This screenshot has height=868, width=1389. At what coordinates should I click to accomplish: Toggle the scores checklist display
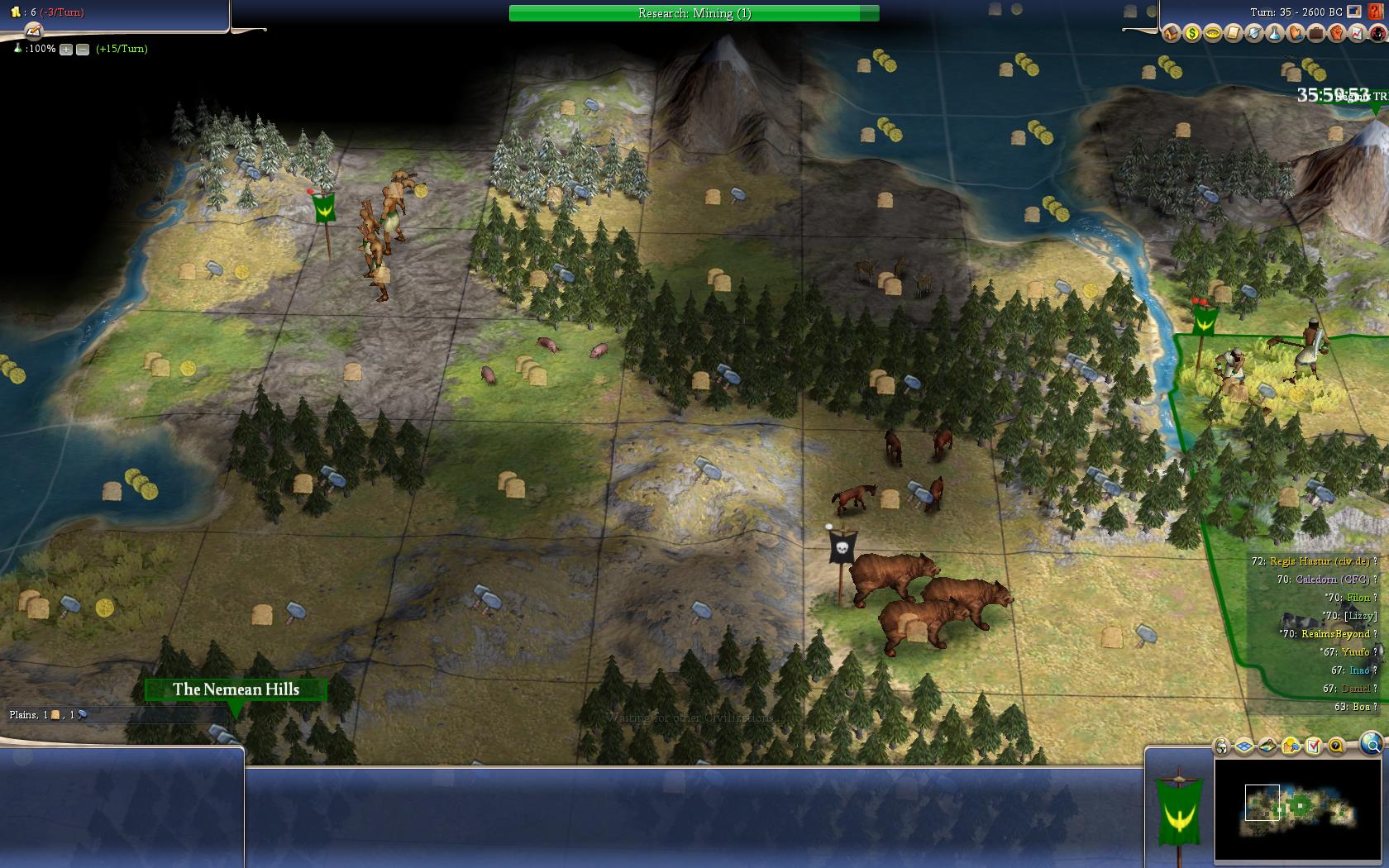[x=1313, y=746]
